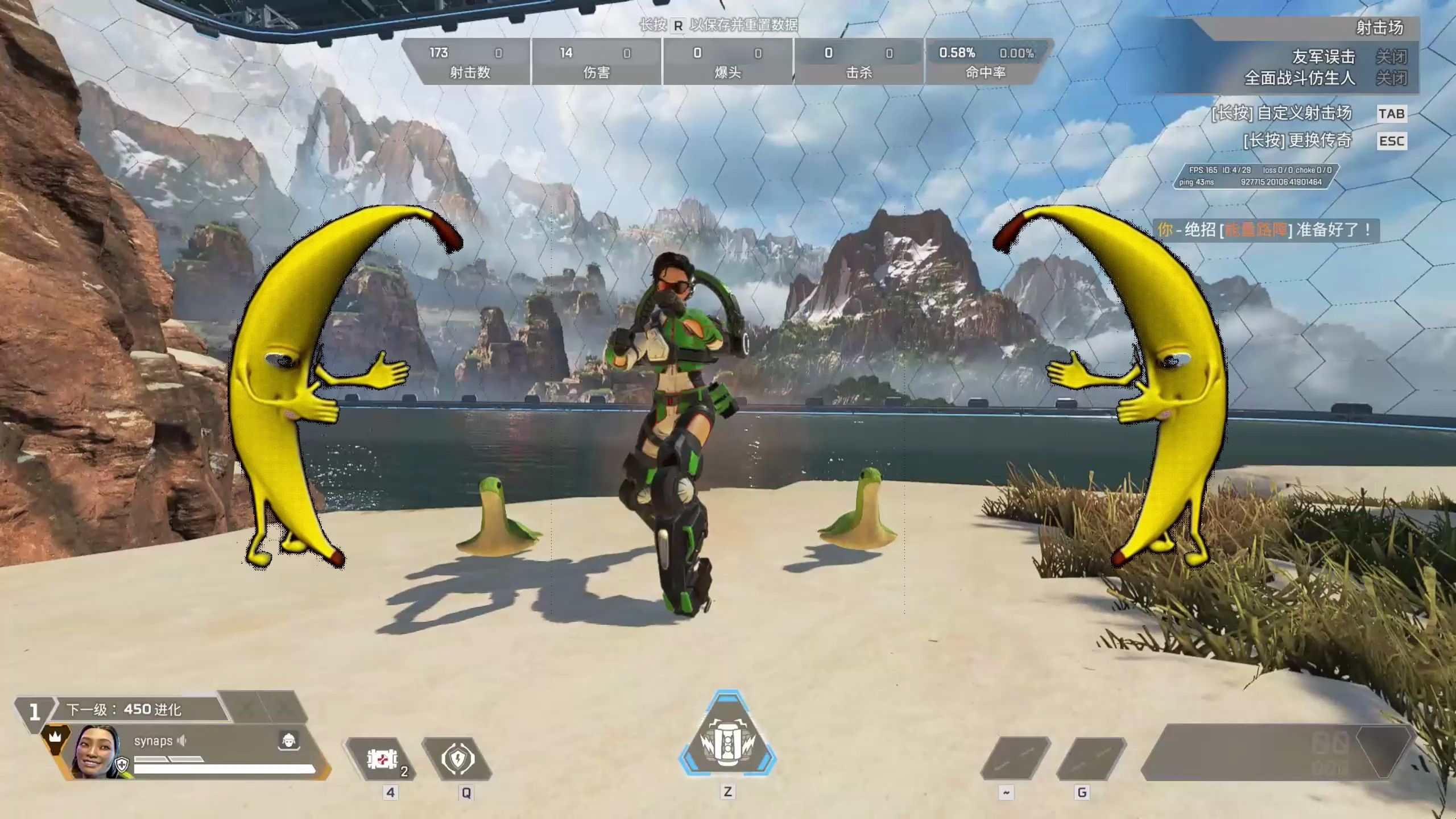Viewport: 1456px width, 819px height.
Task: Select the 射击数 shots fired stat panel
Action: tap(468, 61)
